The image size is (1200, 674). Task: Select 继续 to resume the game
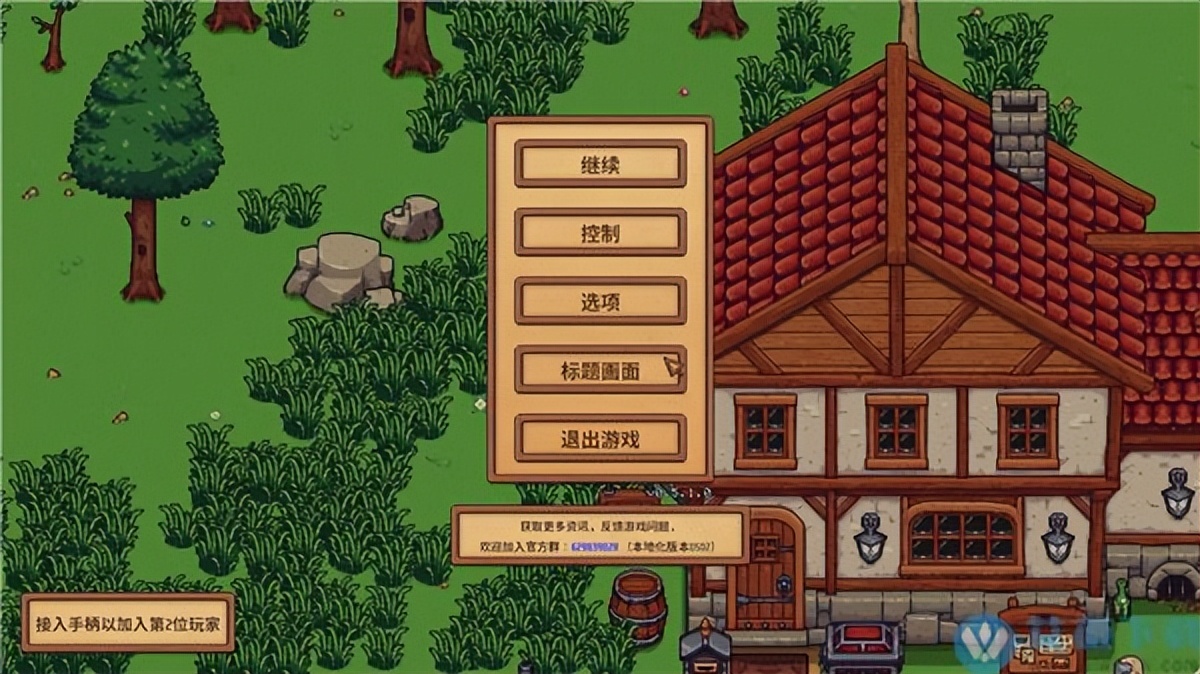pos(600,164)
